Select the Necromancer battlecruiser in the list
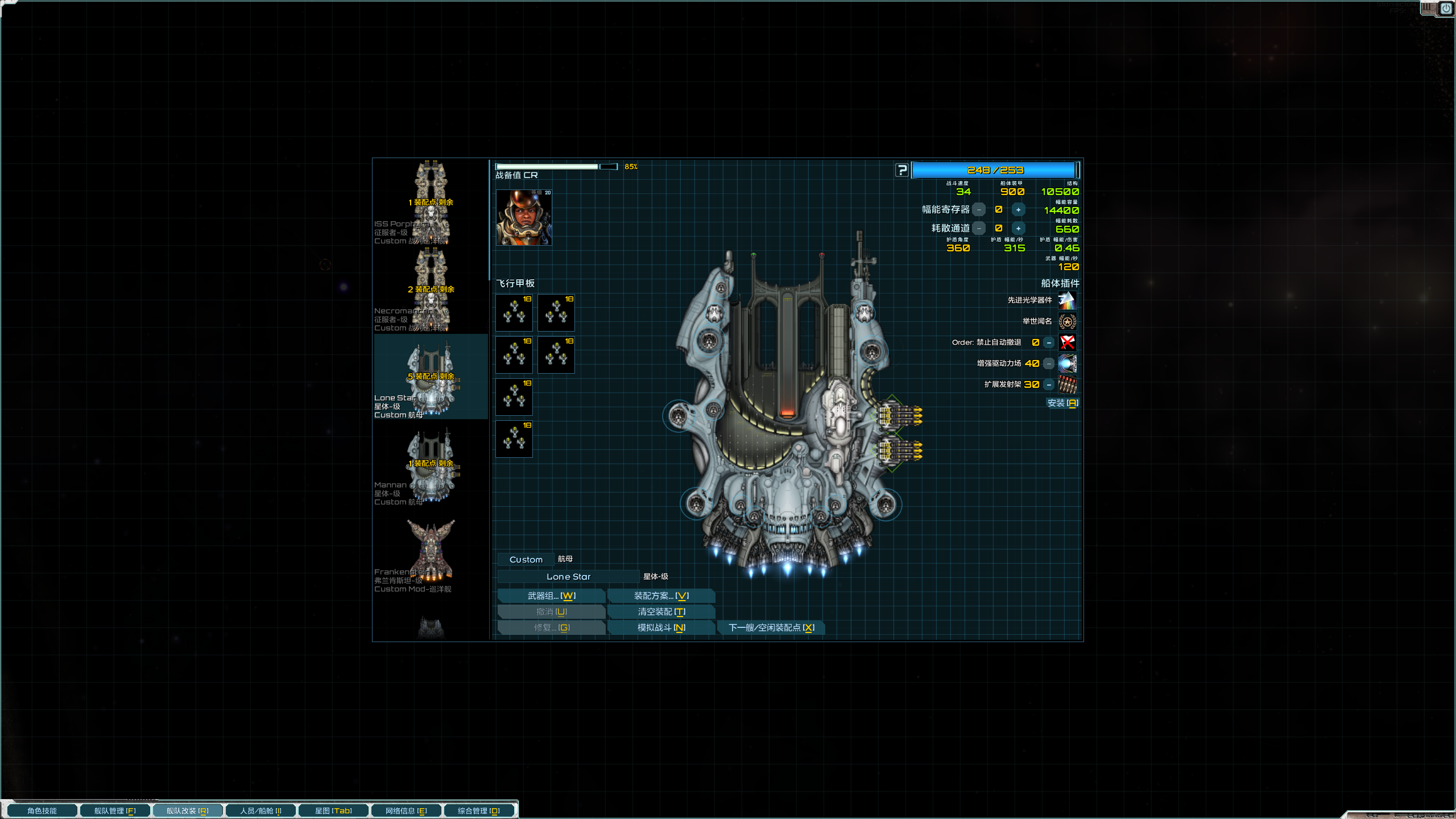 point(431,291)
